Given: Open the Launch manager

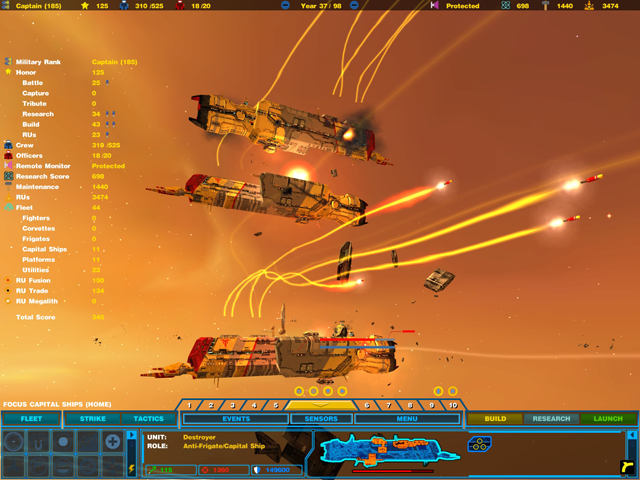Looking at the screenshot, I should point(607,419).
